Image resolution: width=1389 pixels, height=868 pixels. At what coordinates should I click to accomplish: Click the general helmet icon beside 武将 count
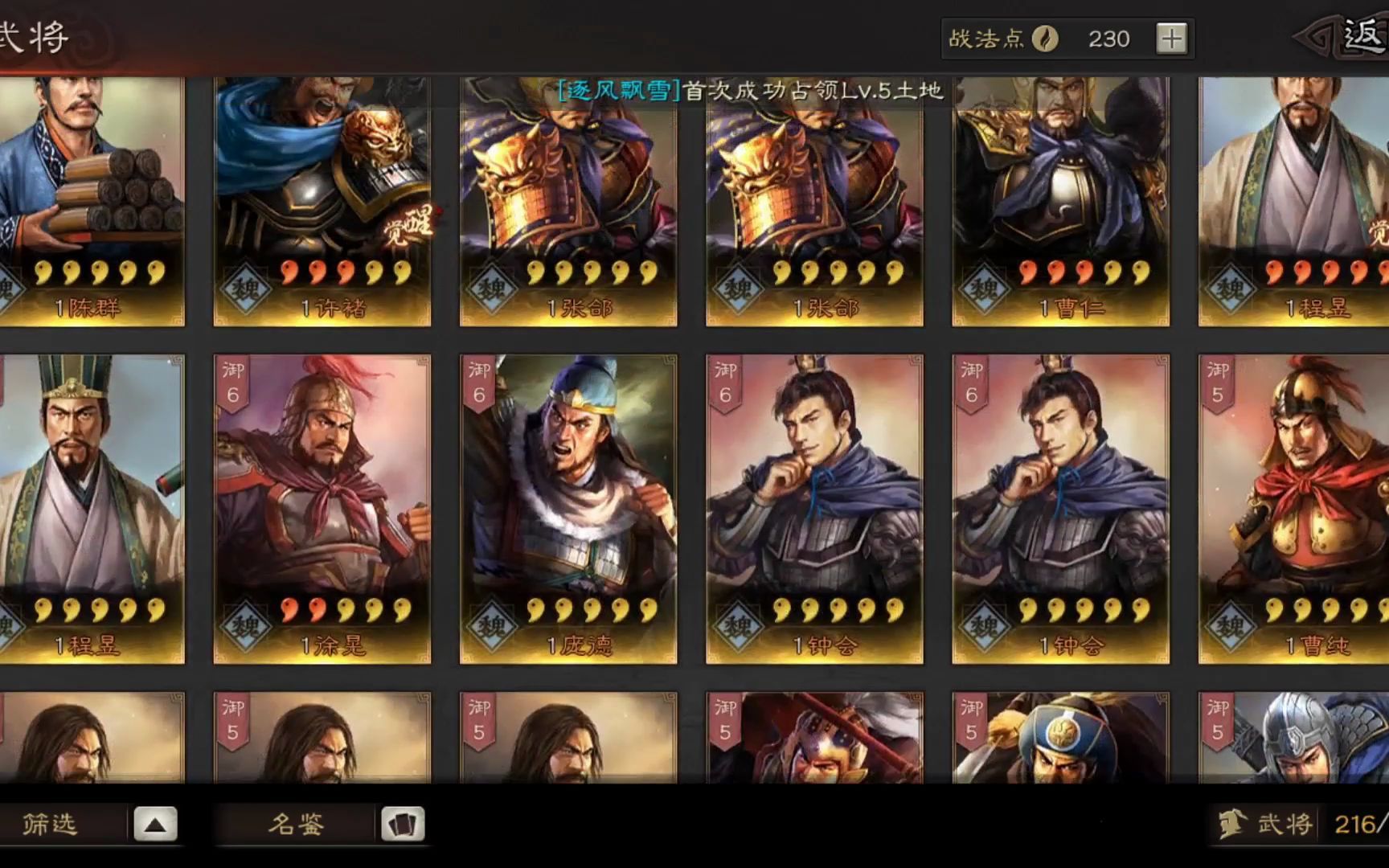pyautogui.click(x=1230, y=822)
